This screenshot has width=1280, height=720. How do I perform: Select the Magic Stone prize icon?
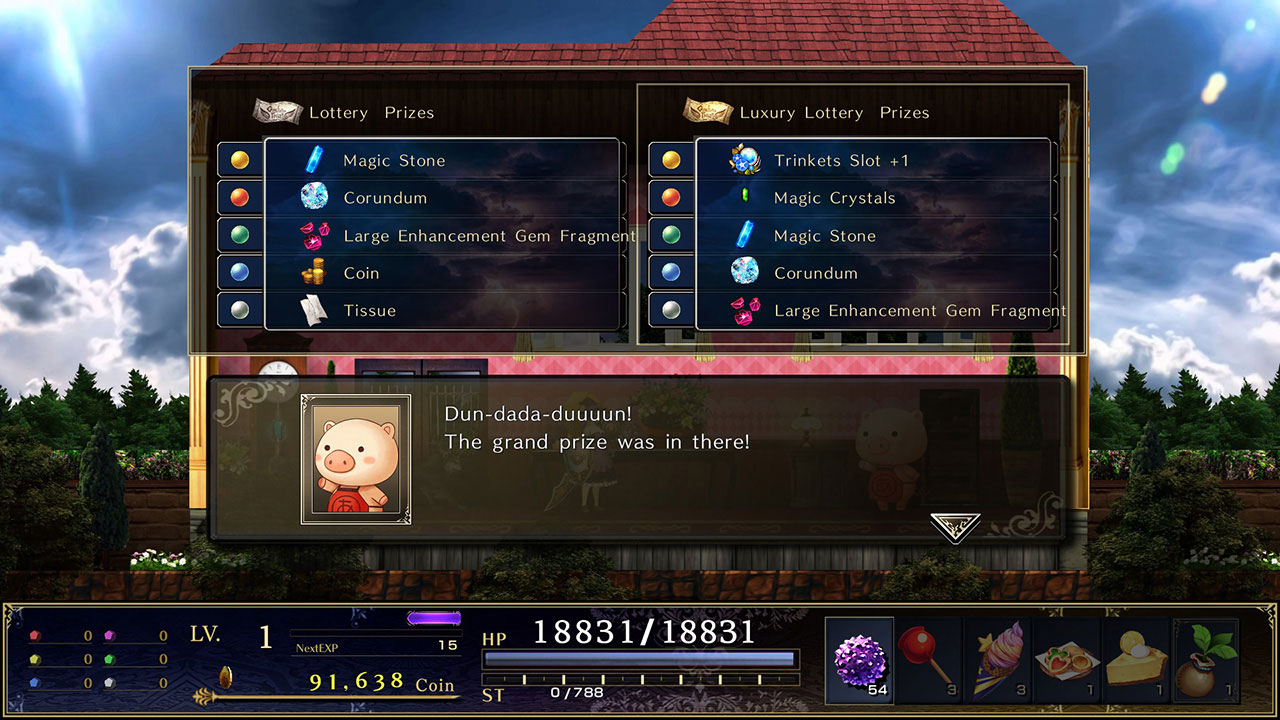click(315, 160)
